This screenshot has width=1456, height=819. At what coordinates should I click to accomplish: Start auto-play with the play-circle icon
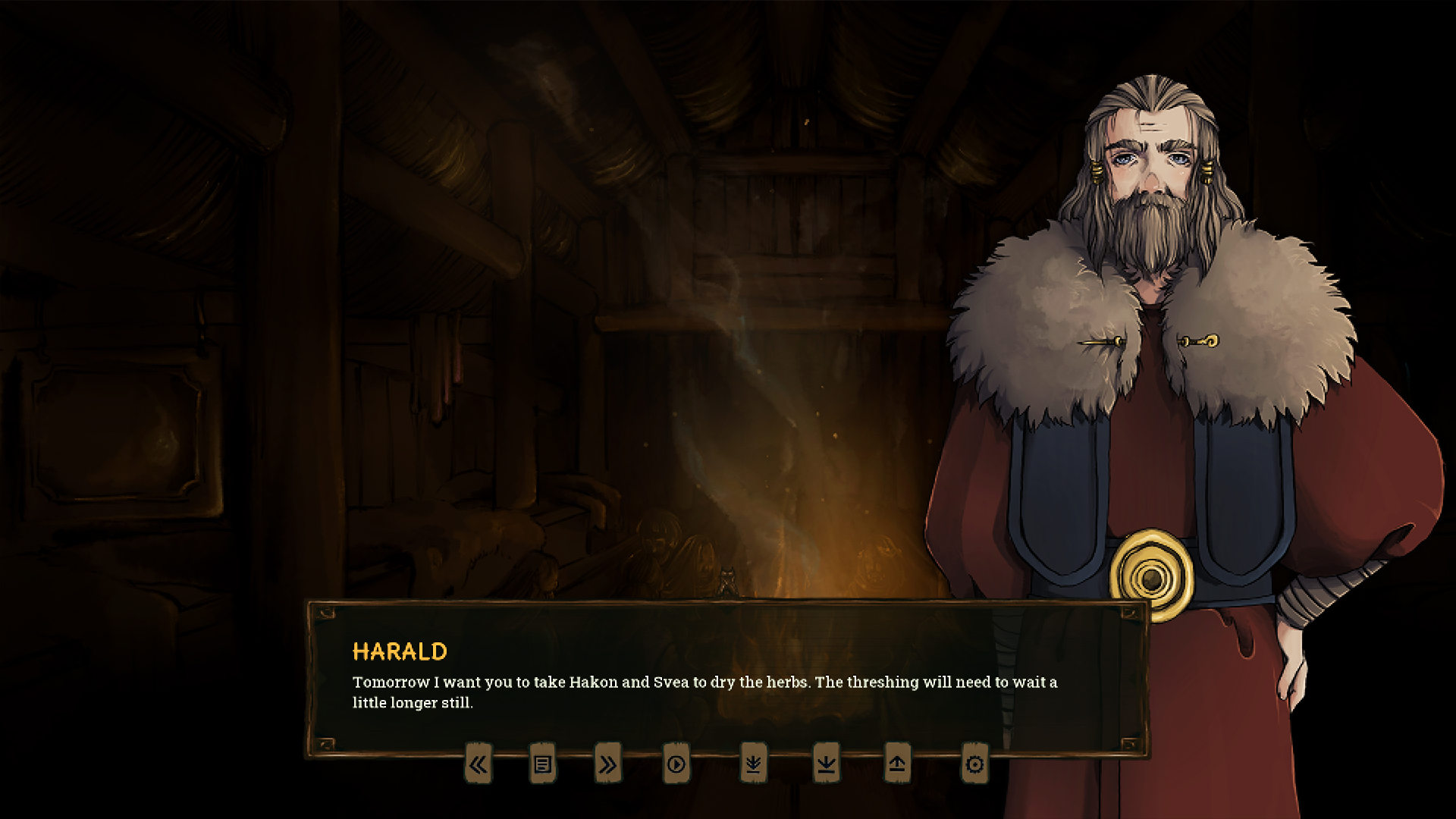pyautogui.click(x=676, y=765)
